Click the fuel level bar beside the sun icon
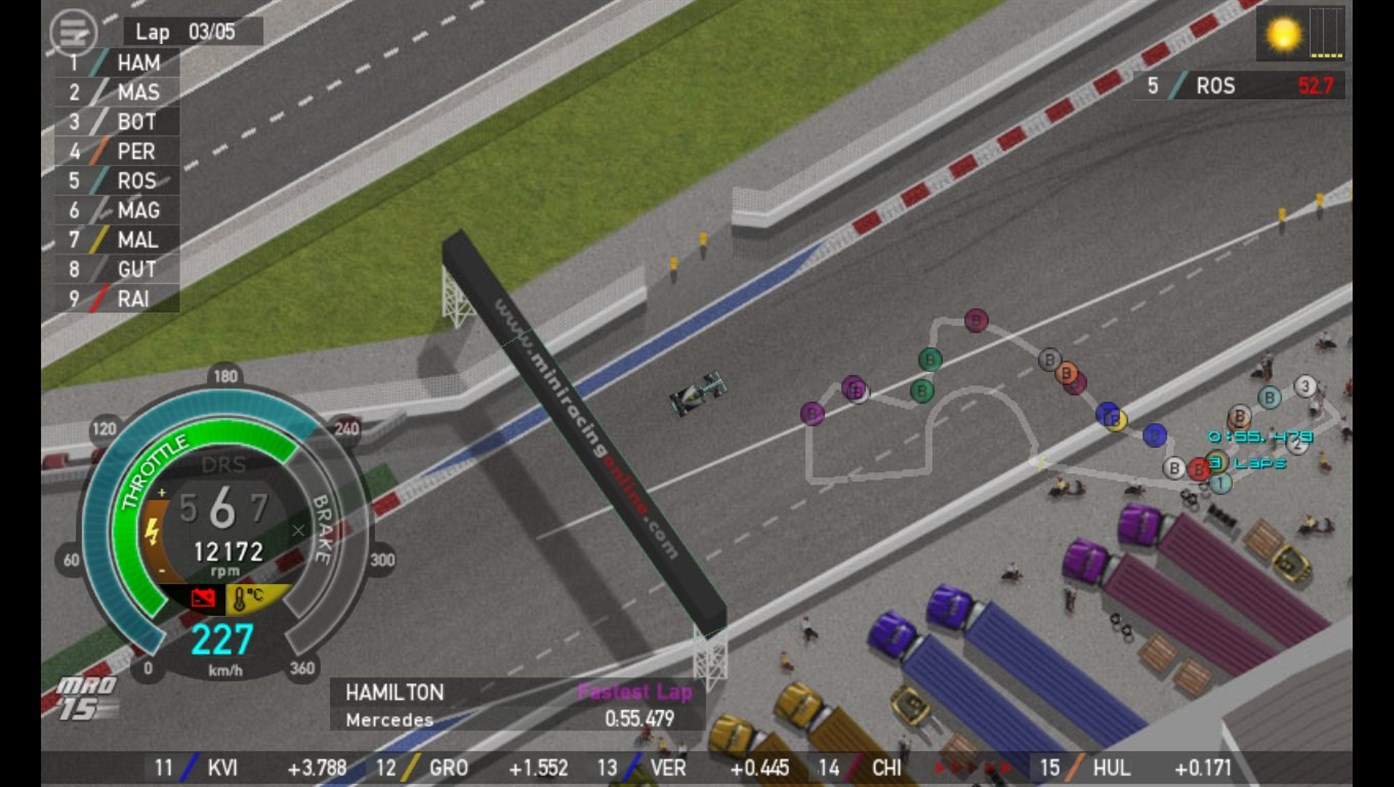Screen dimensions: 1394x787 [x=1325, y=31]
